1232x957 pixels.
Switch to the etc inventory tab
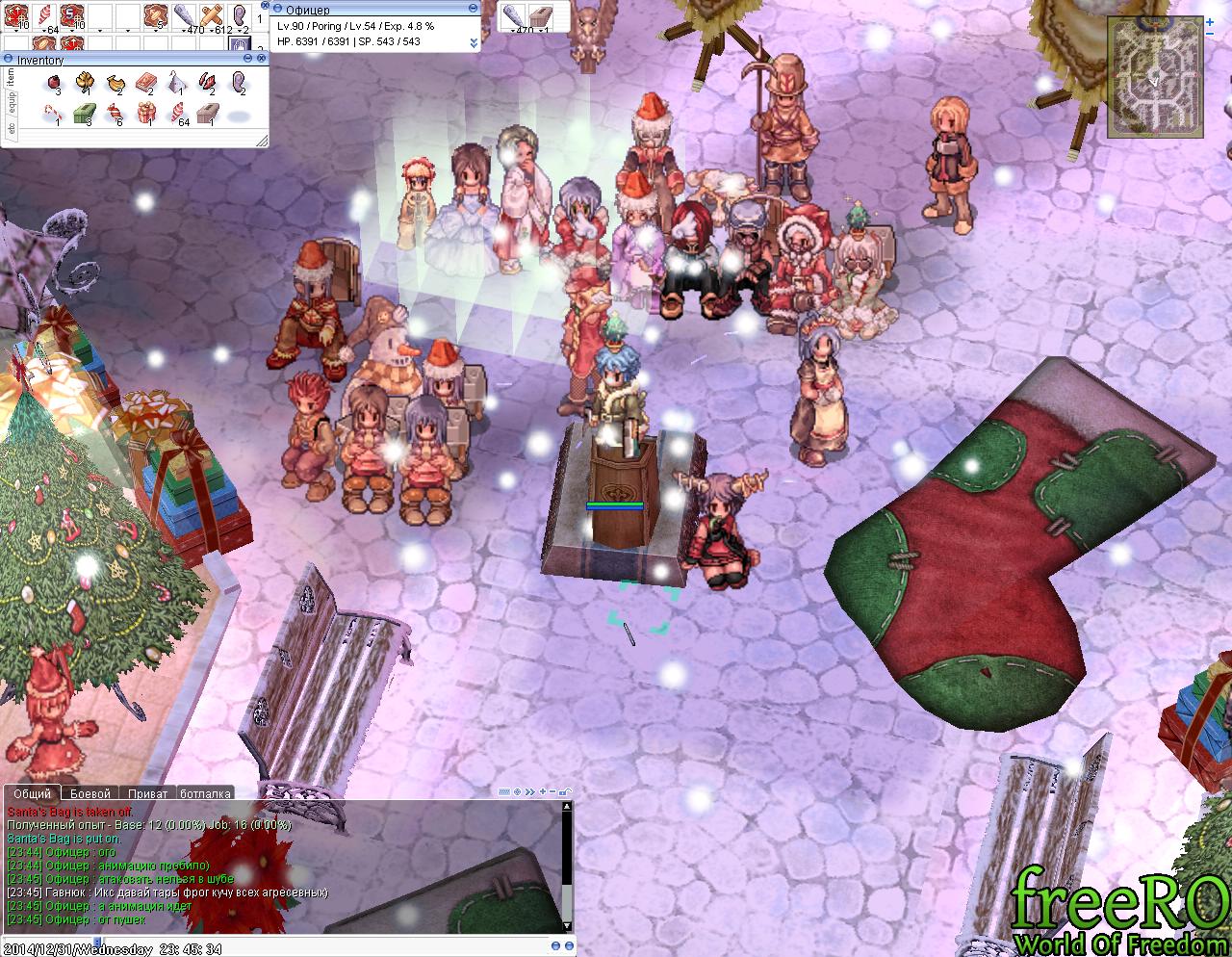[11, 128]
